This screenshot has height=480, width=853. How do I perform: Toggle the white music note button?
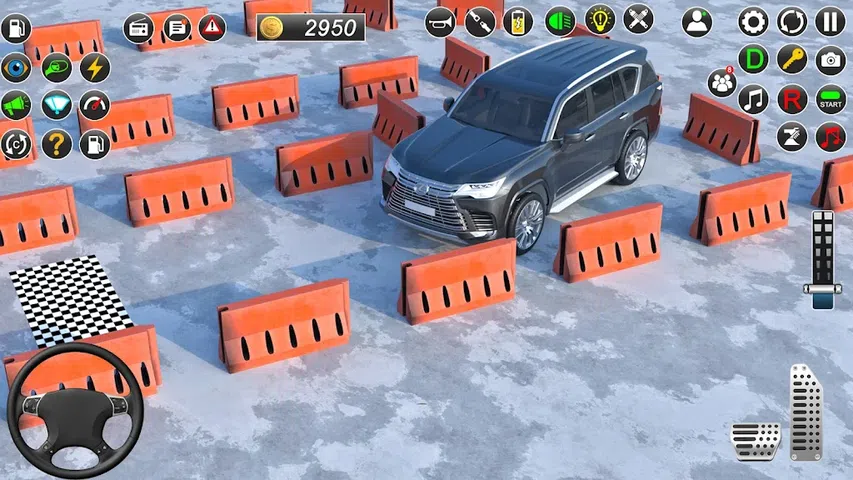(753, 99)
